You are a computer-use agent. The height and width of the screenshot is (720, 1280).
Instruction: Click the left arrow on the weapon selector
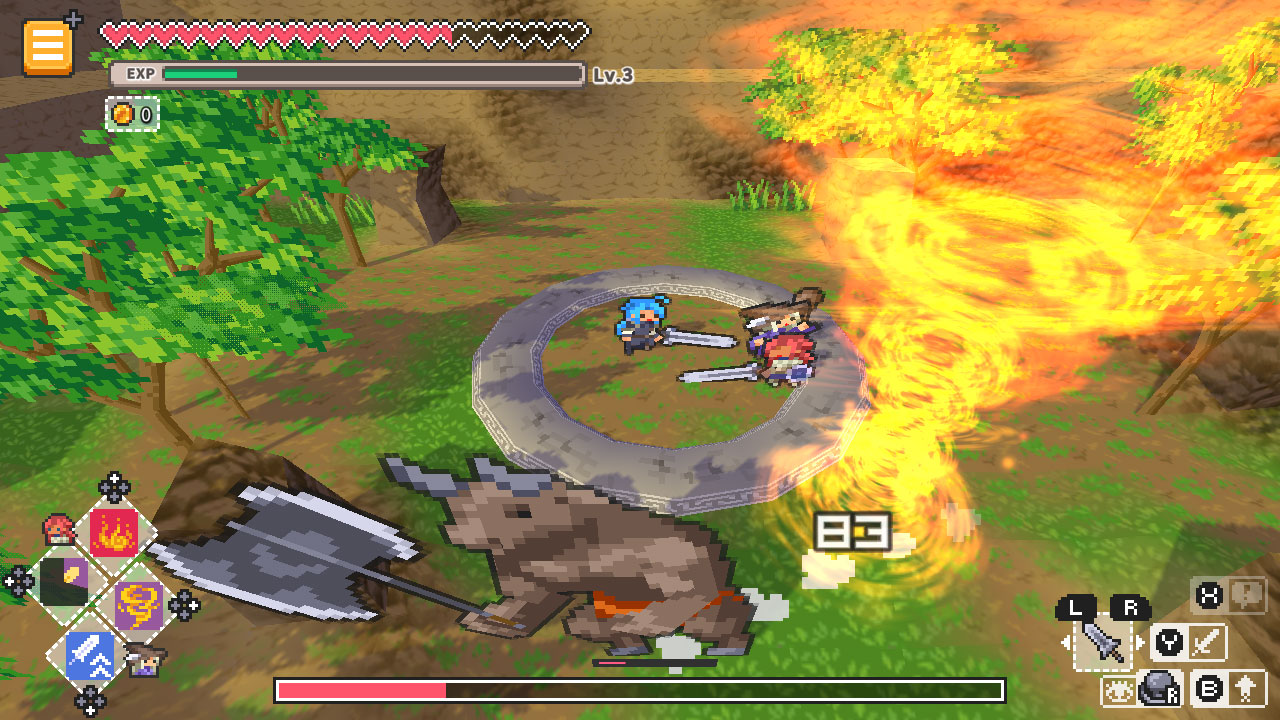click(x=1067, y=642)
